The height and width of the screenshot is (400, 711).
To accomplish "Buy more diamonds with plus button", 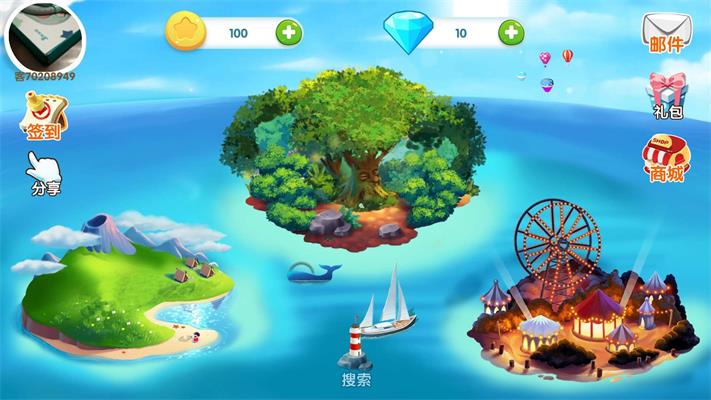I will [x=511, y=33].
